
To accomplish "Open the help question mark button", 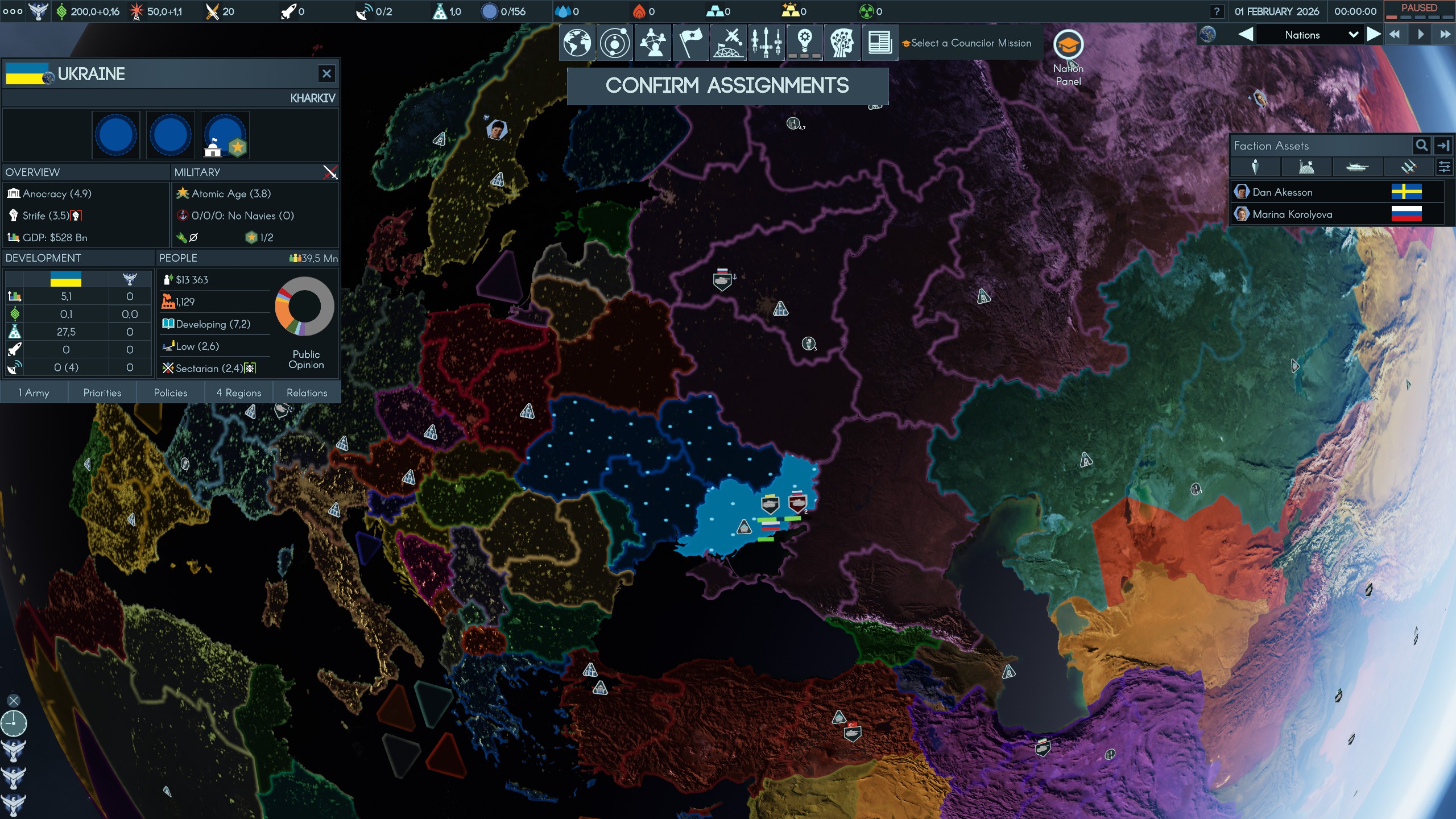I will pos(1217,11).
